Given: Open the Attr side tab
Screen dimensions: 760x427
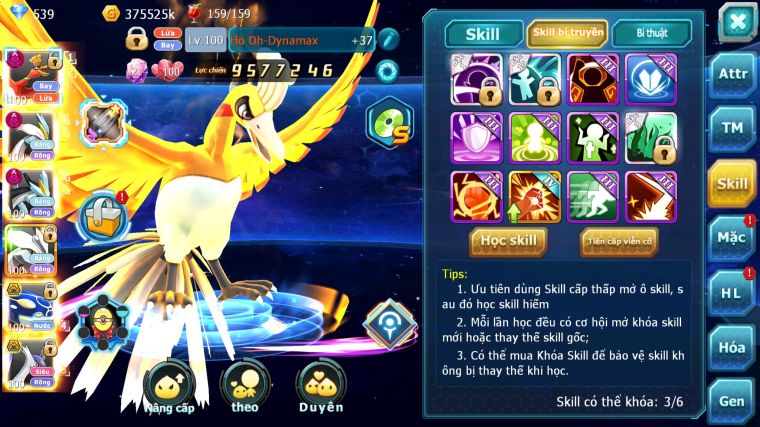Looking at the screenshot, I should point(732,76).
